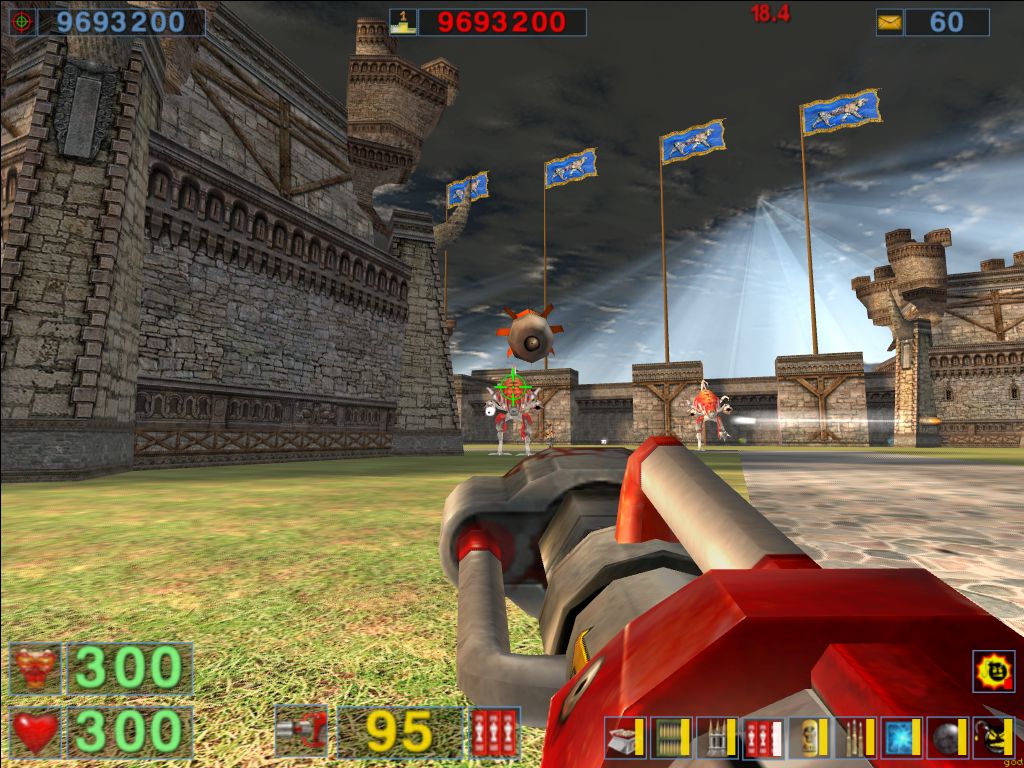Select the red grenades icon in ammo bar

point(760,737)
